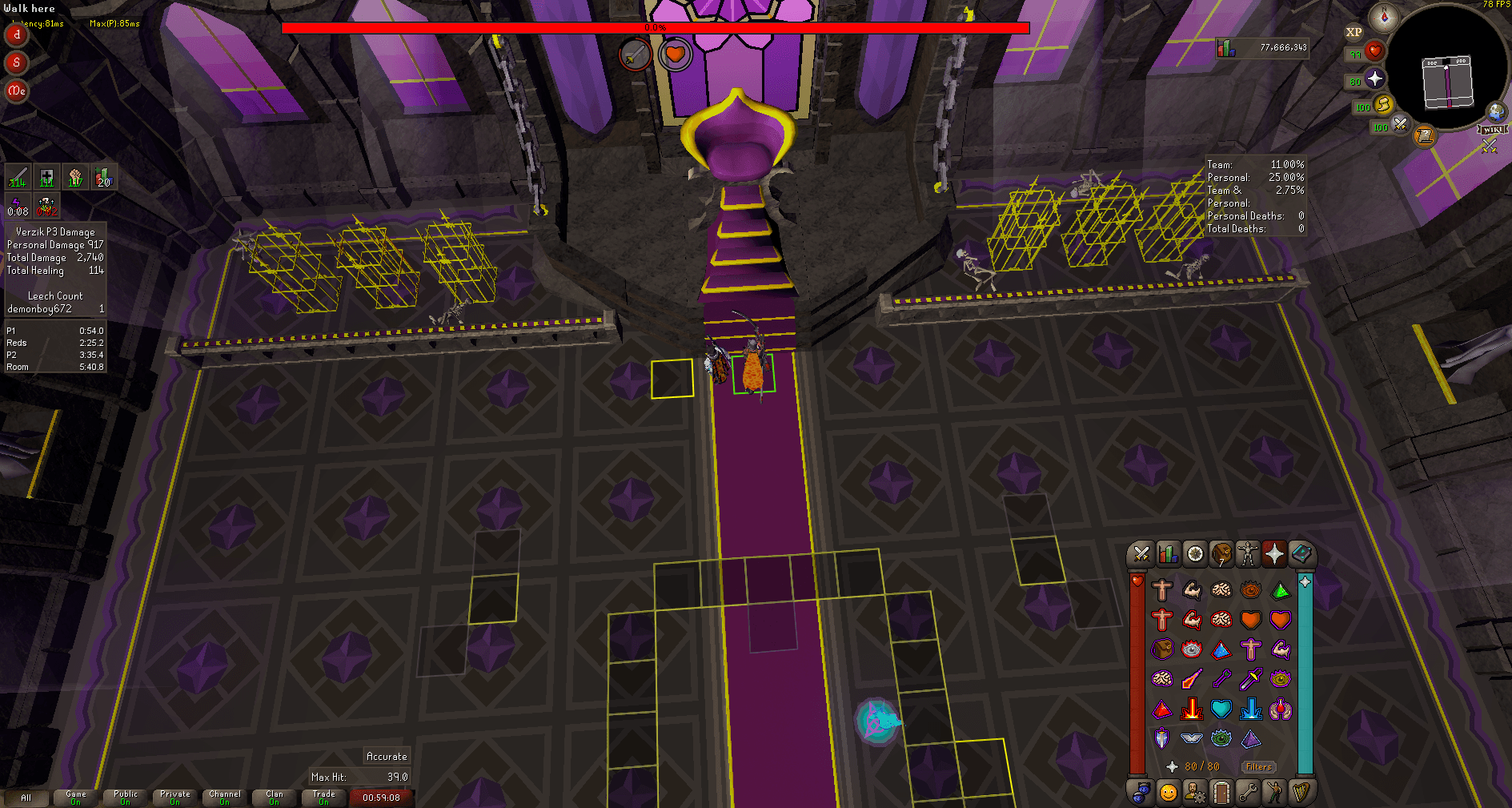The image size is (1512, 808).
Task: Toggle Trade chat off
Action: tap(324, 798)
